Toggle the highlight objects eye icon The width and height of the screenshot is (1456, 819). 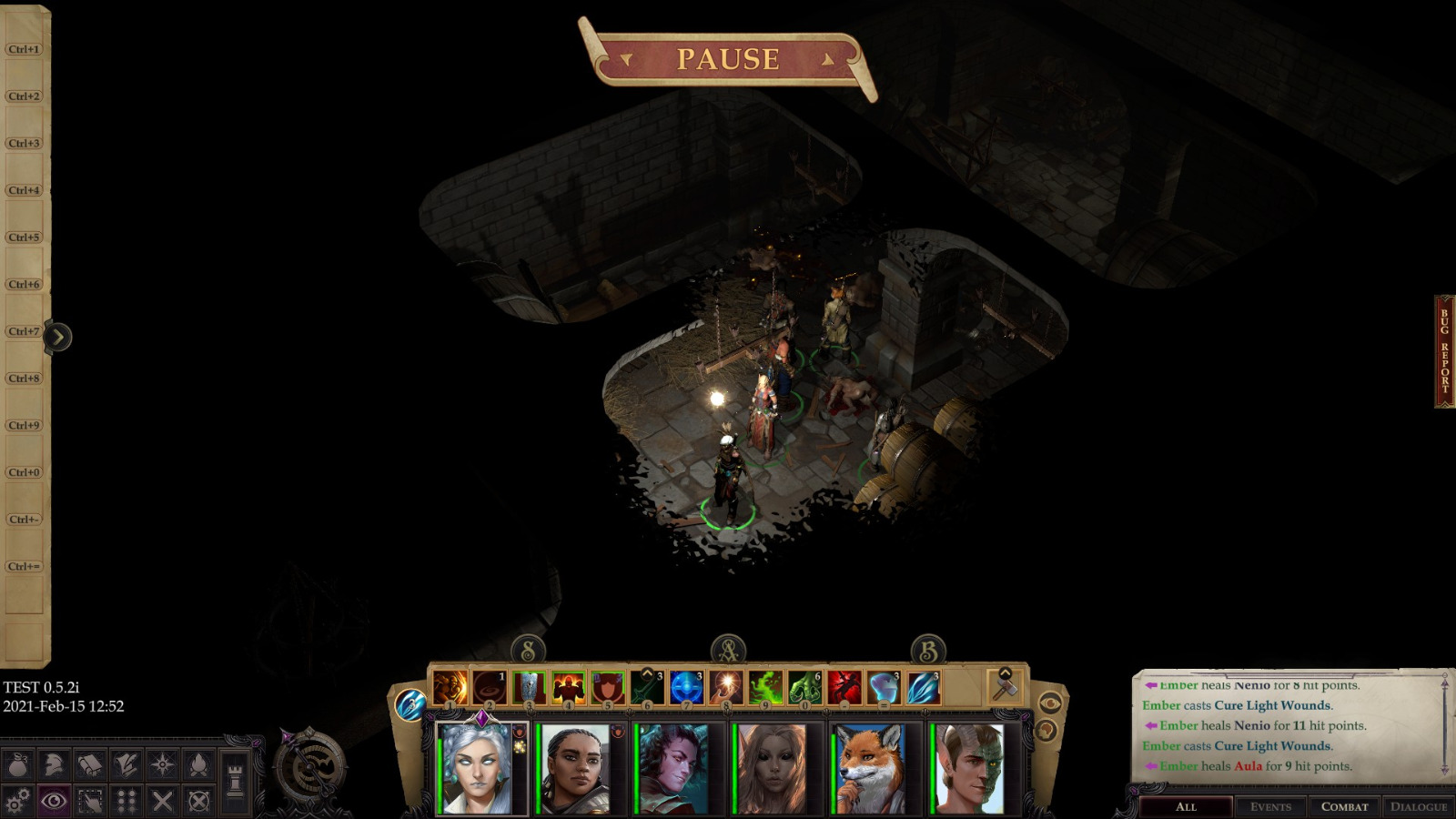(54, 801)
